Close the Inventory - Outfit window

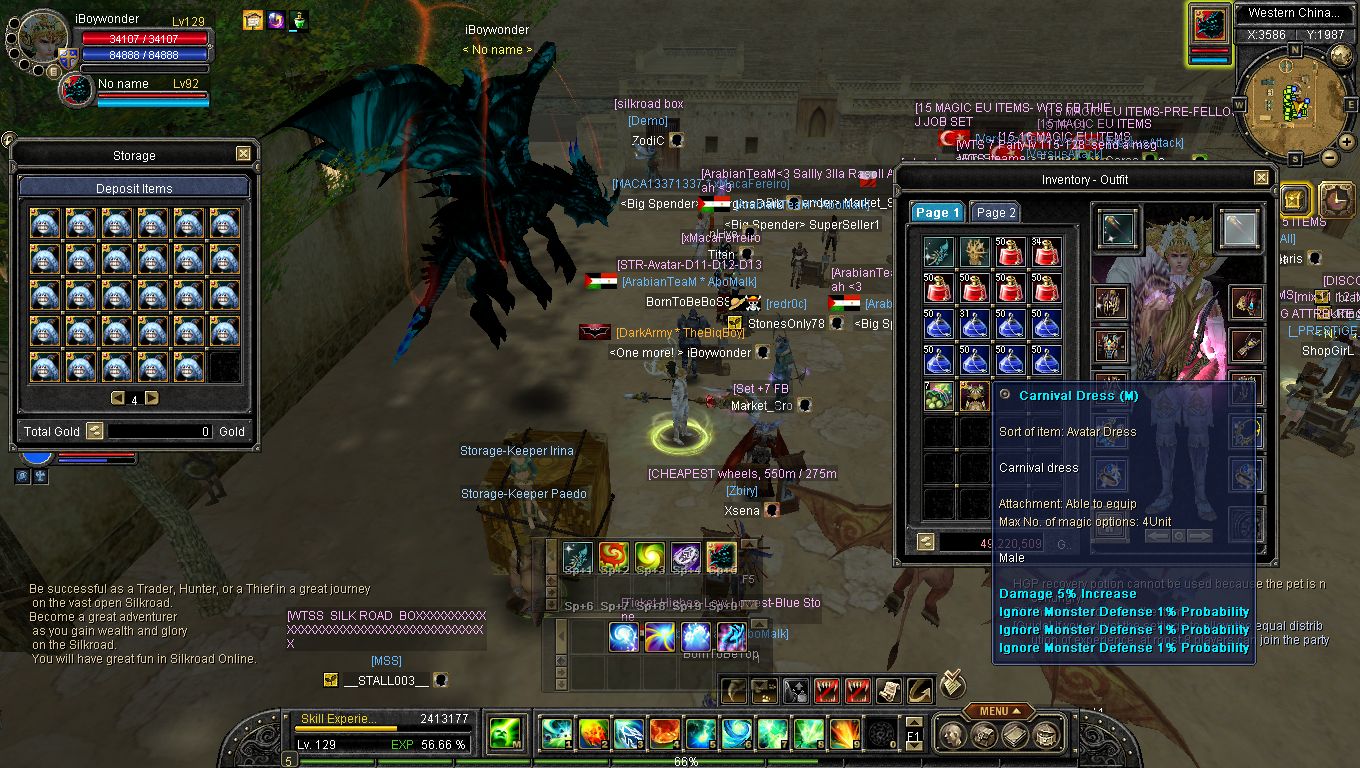pyautogui.click(x=1261, y=178)
